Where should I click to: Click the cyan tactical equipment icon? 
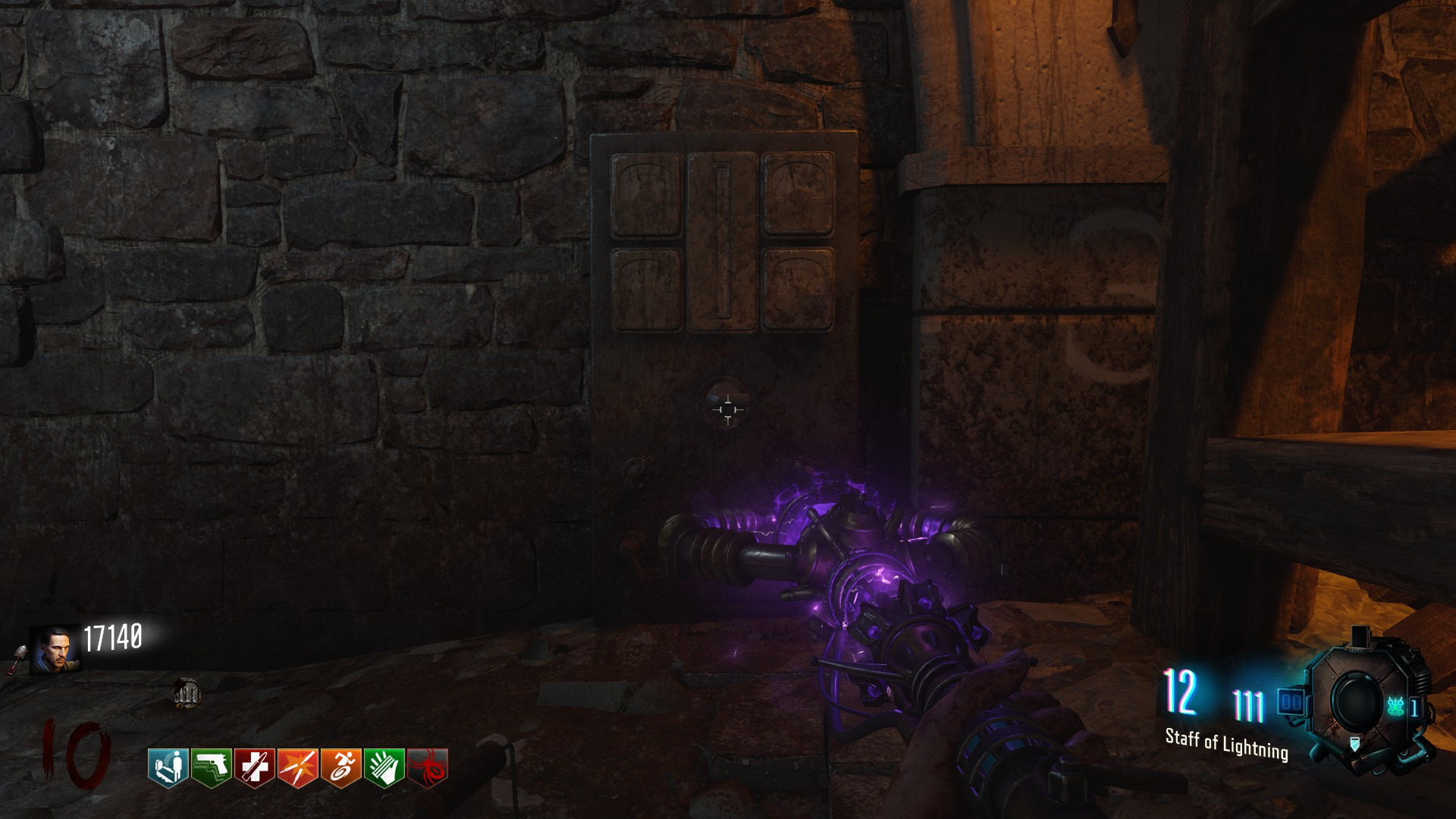tap(1396, 707)
